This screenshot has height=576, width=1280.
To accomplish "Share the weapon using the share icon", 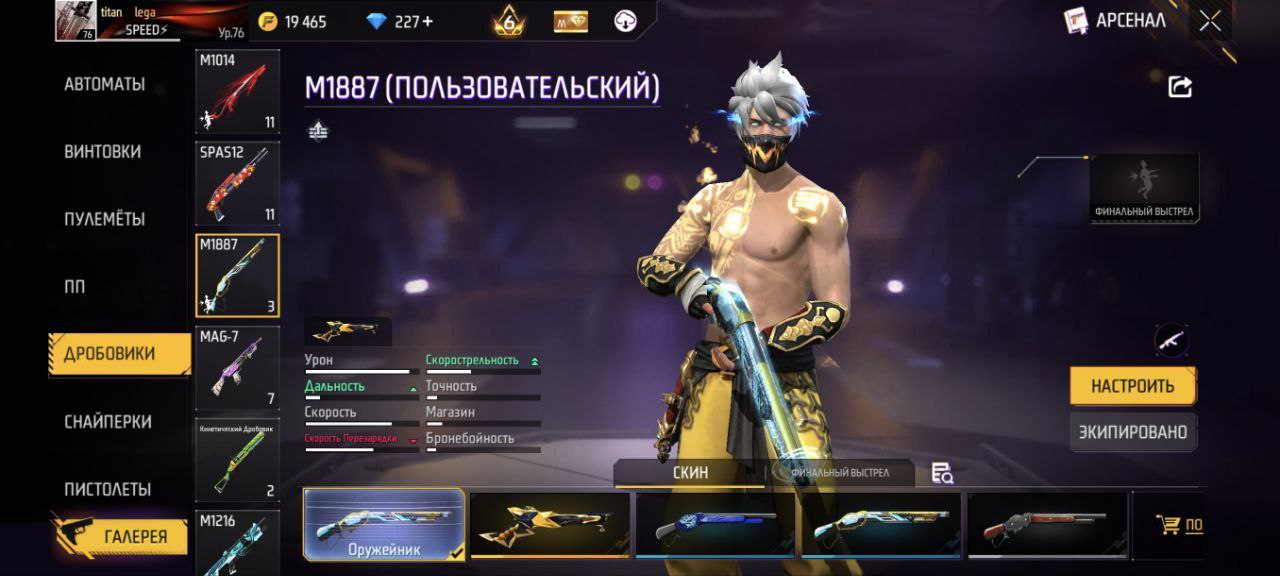I will point(1180,87).
